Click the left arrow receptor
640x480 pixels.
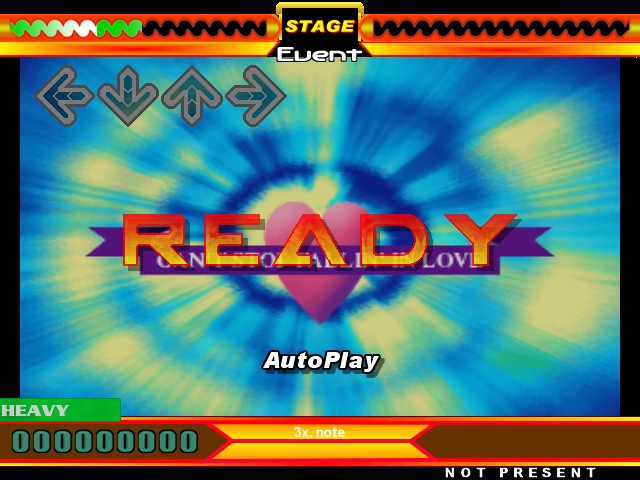[x=65, y=96]
